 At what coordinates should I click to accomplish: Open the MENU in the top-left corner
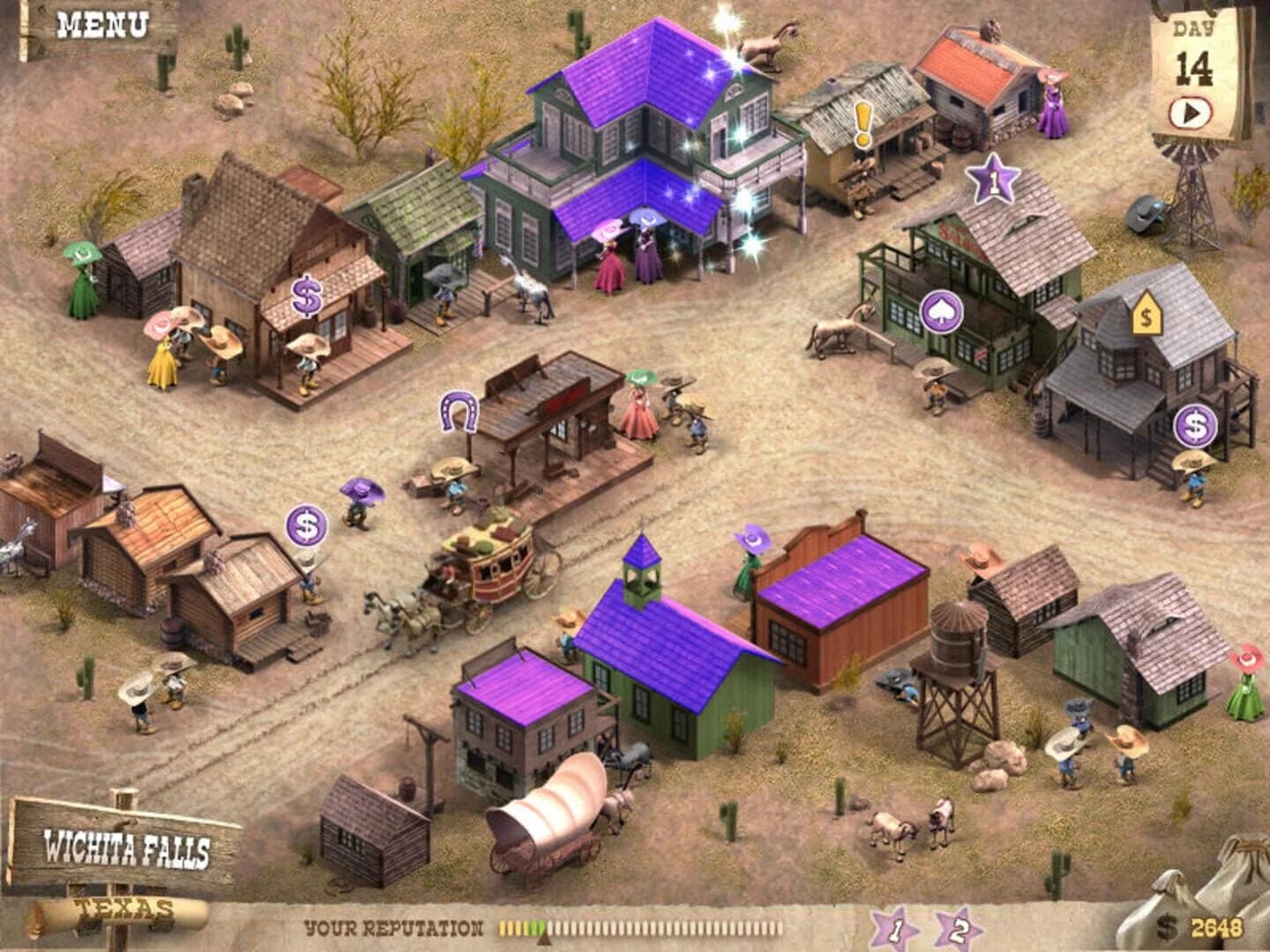coord(101,26)
